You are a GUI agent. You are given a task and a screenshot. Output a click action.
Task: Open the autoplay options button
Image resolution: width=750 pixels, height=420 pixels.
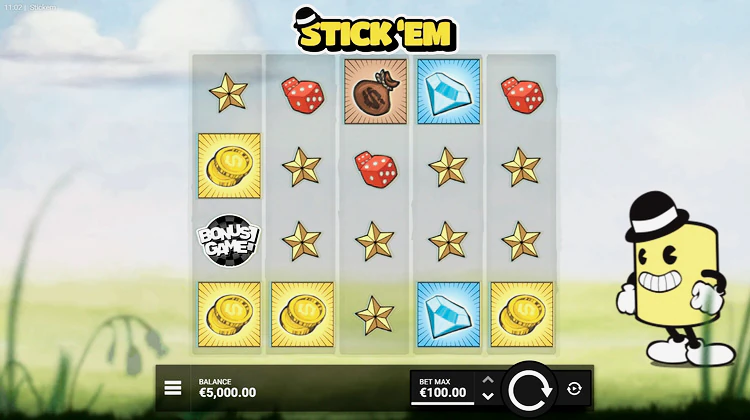coord(574,389)
